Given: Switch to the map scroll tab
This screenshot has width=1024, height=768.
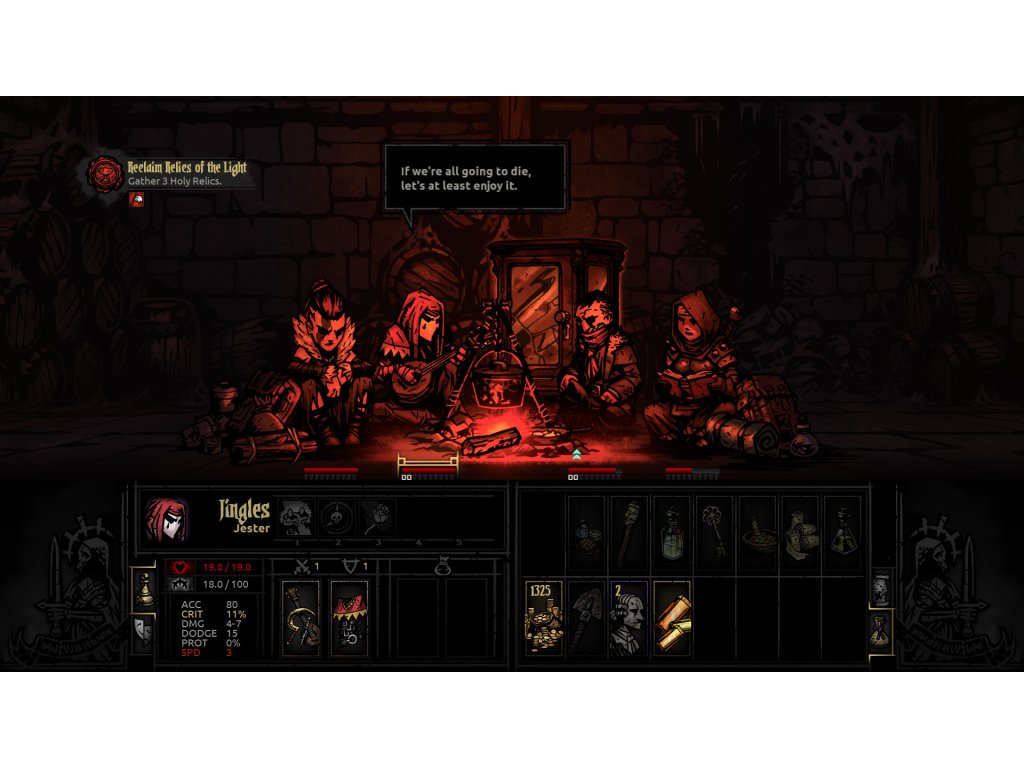Looking at the screenshot, I should 881,588.
